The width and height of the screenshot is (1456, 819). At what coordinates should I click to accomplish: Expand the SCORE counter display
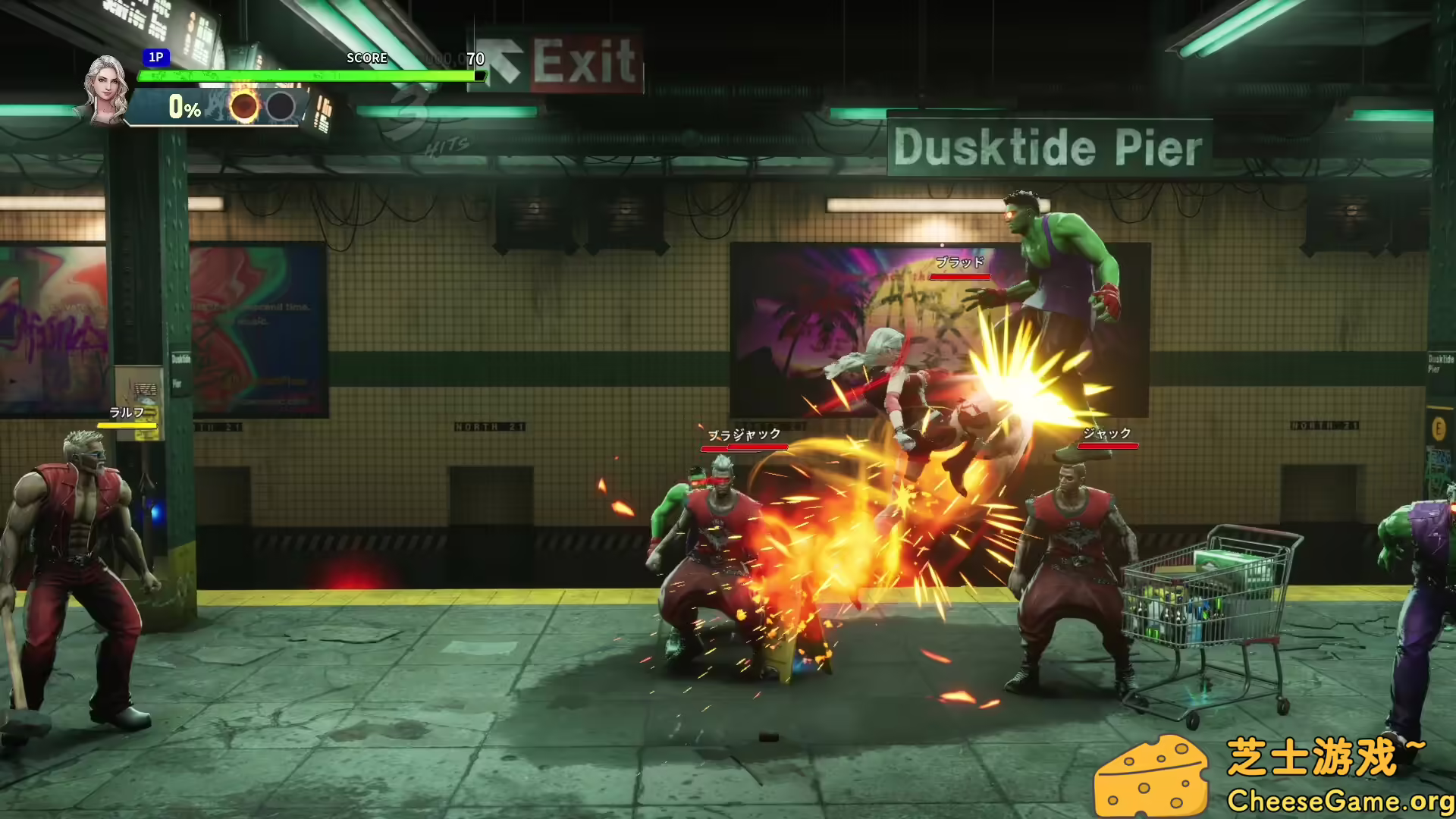tap(367, 58)
